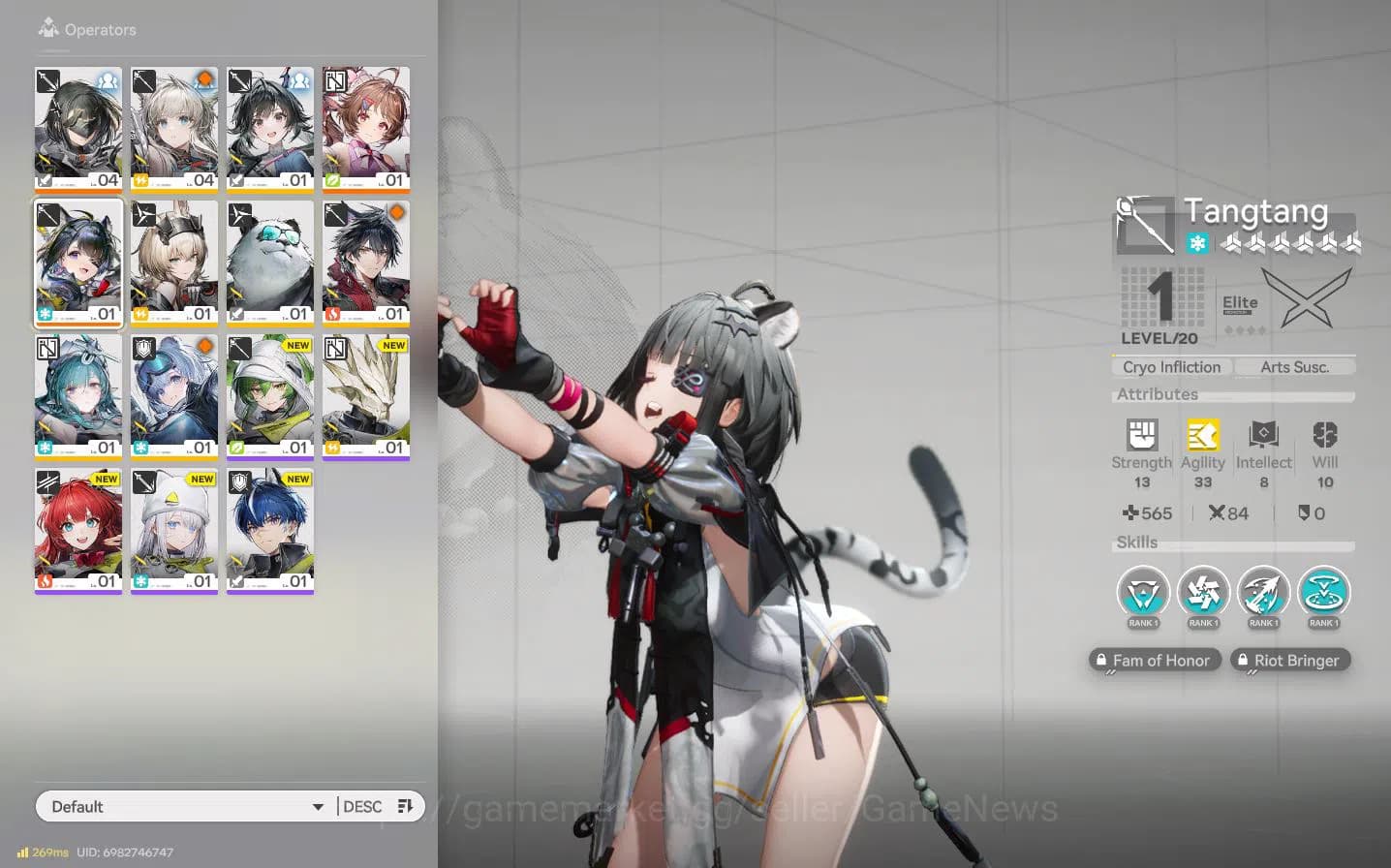1391x868 pixels.
Task: Switch to the Cryo Infliction tab
Action: 1171,366
